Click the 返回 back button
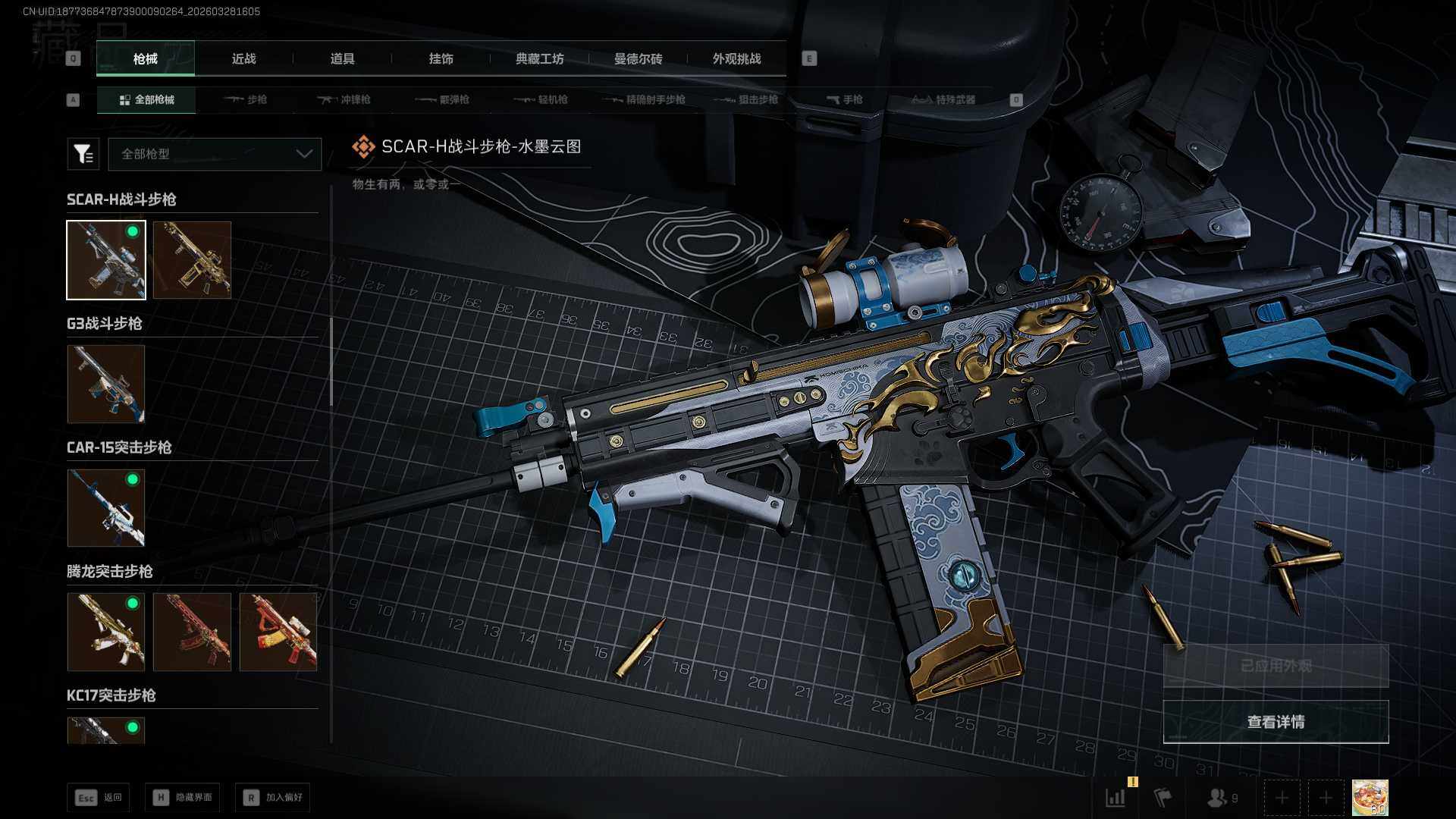The height and width of the screenshot is (819, 1456). 98,798
